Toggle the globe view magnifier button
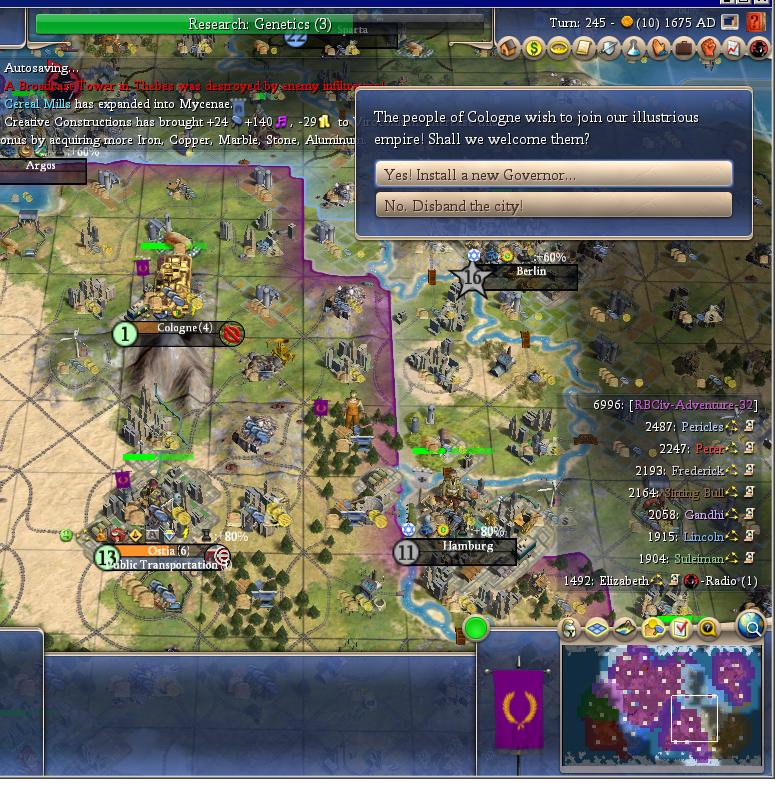 [750, 627]
